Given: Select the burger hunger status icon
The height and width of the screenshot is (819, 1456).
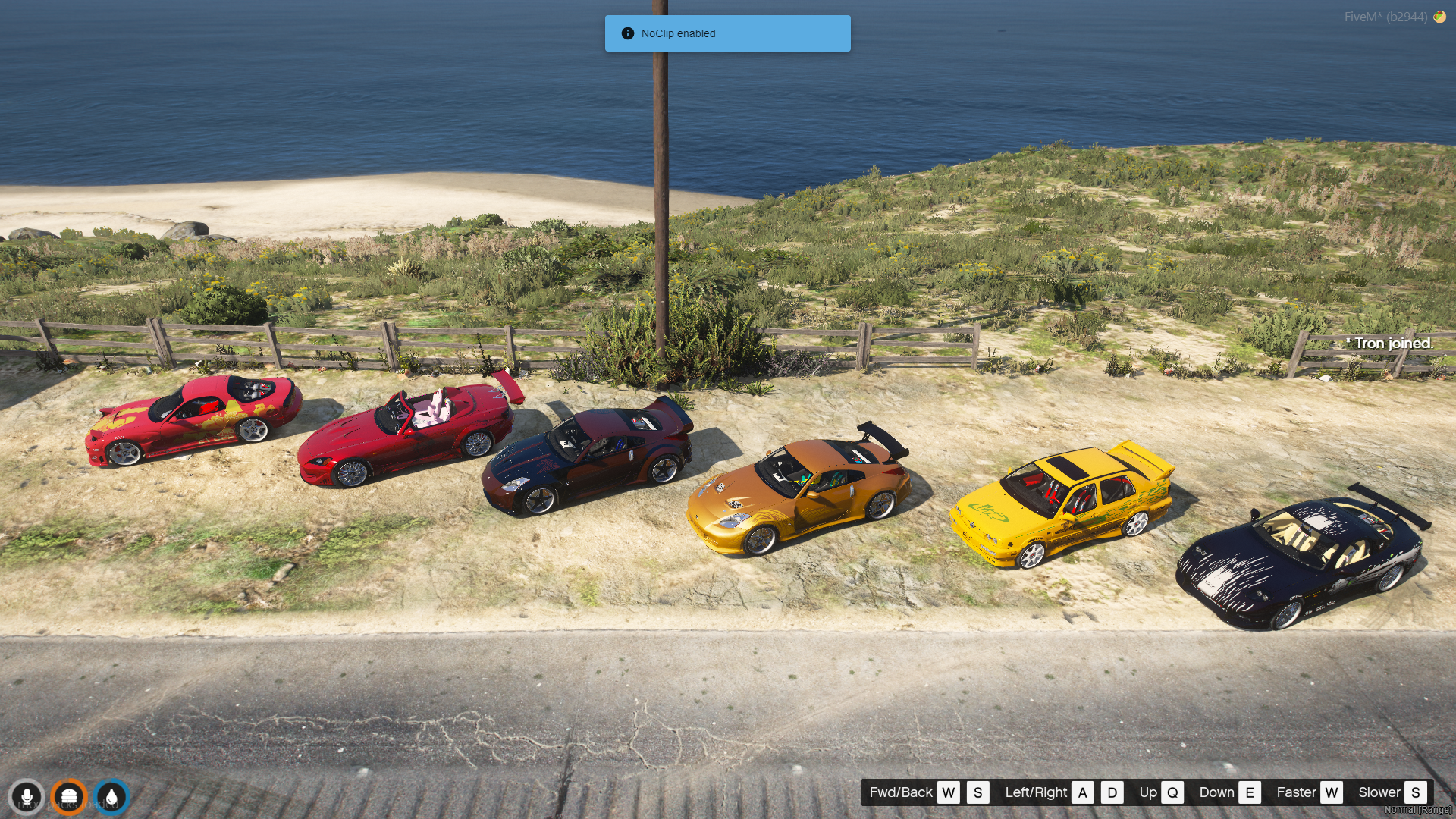Looking at the screenshot, I should (x=69, y=797).
